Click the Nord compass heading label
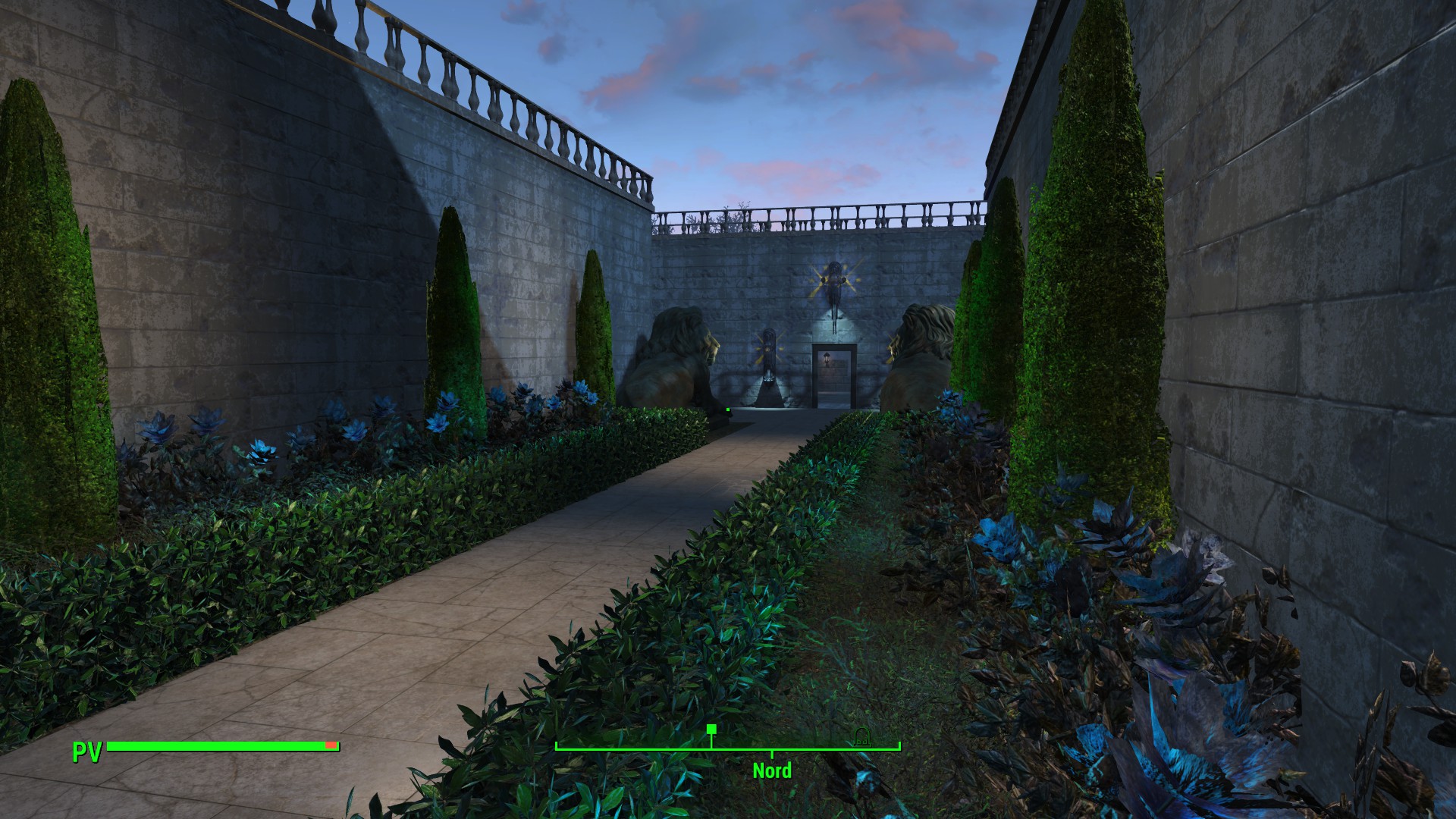The image size is (1456, 819). pyautogui.click(x=772, y=770)
